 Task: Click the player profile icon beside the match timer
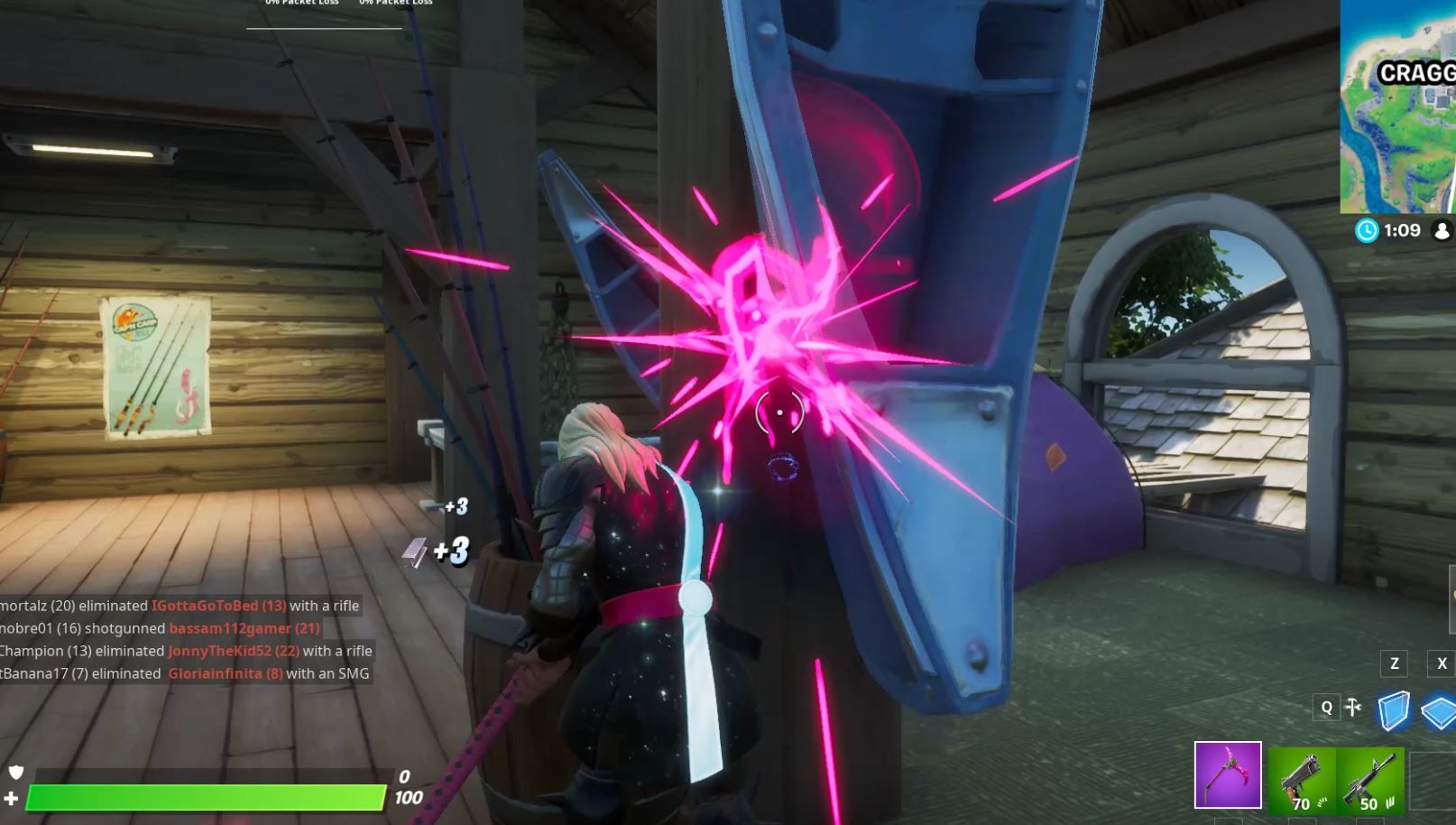pyautogui.click(x=1442, y=230)
